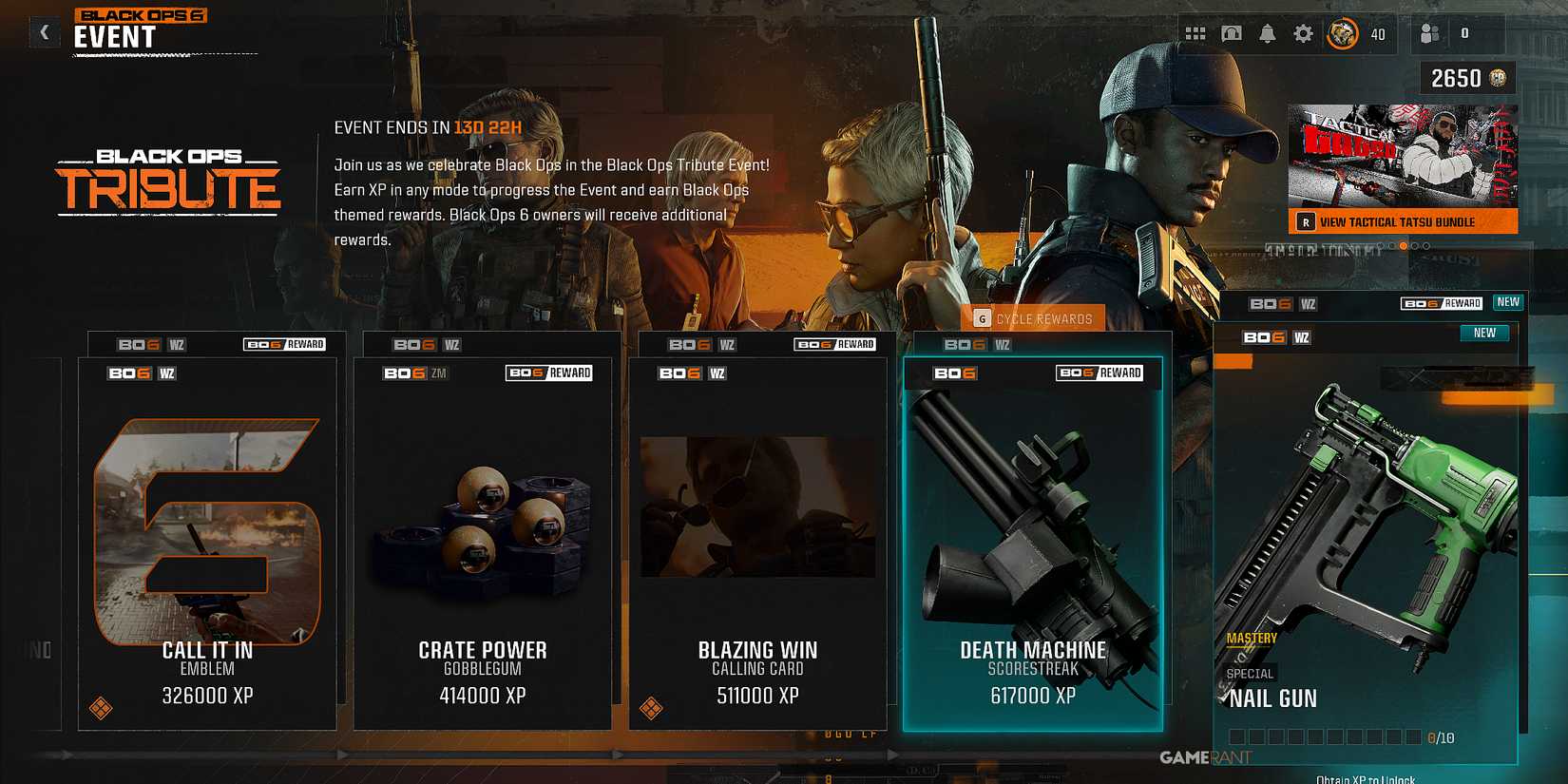This screenshot has height=784, width=1568.
Task: Click the COD Points currency coin icon
Action: pos(1498,78)
